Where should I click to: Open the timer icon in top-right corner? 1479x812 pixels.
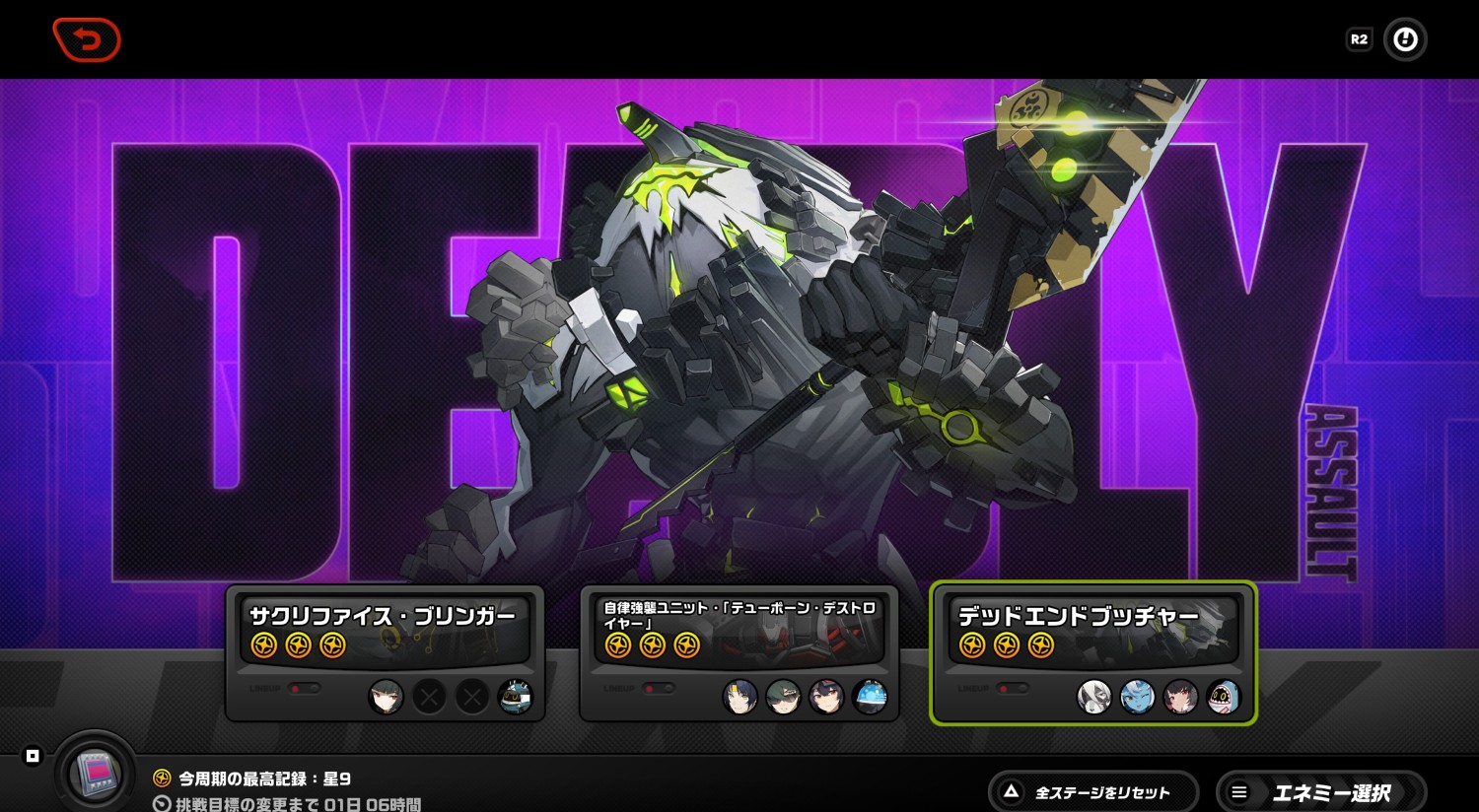(x=1405, y=39)
